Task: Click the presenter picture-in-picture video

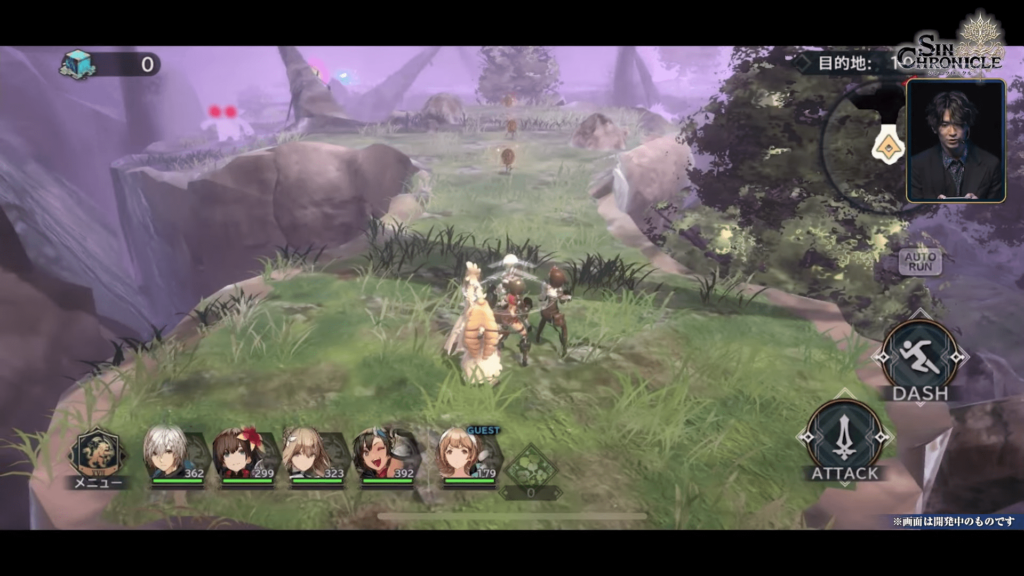Action: [955, 141]
